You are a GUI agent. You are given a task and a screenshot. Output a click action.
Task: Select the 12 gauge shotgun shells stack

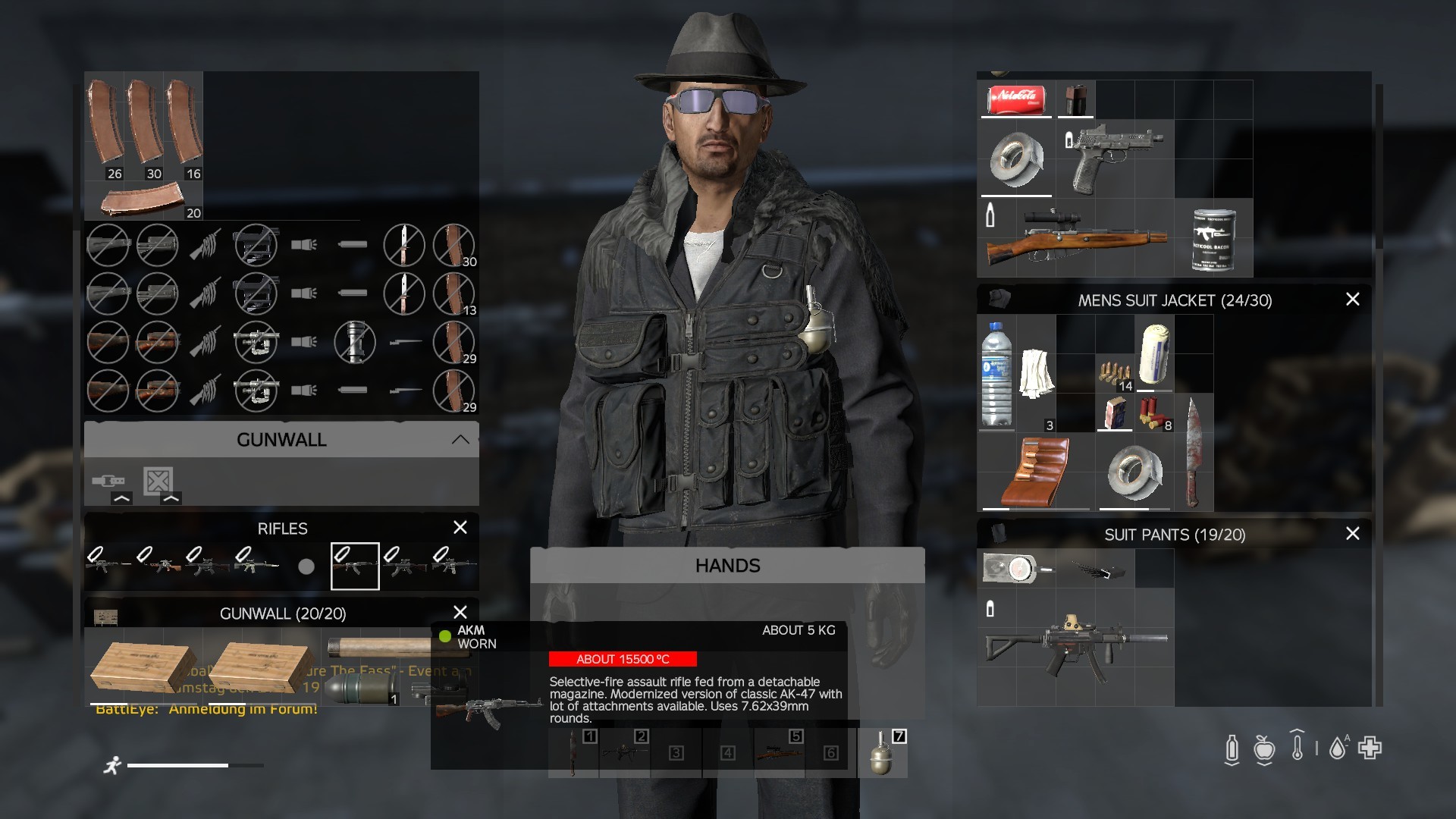tap(1153, 413)
